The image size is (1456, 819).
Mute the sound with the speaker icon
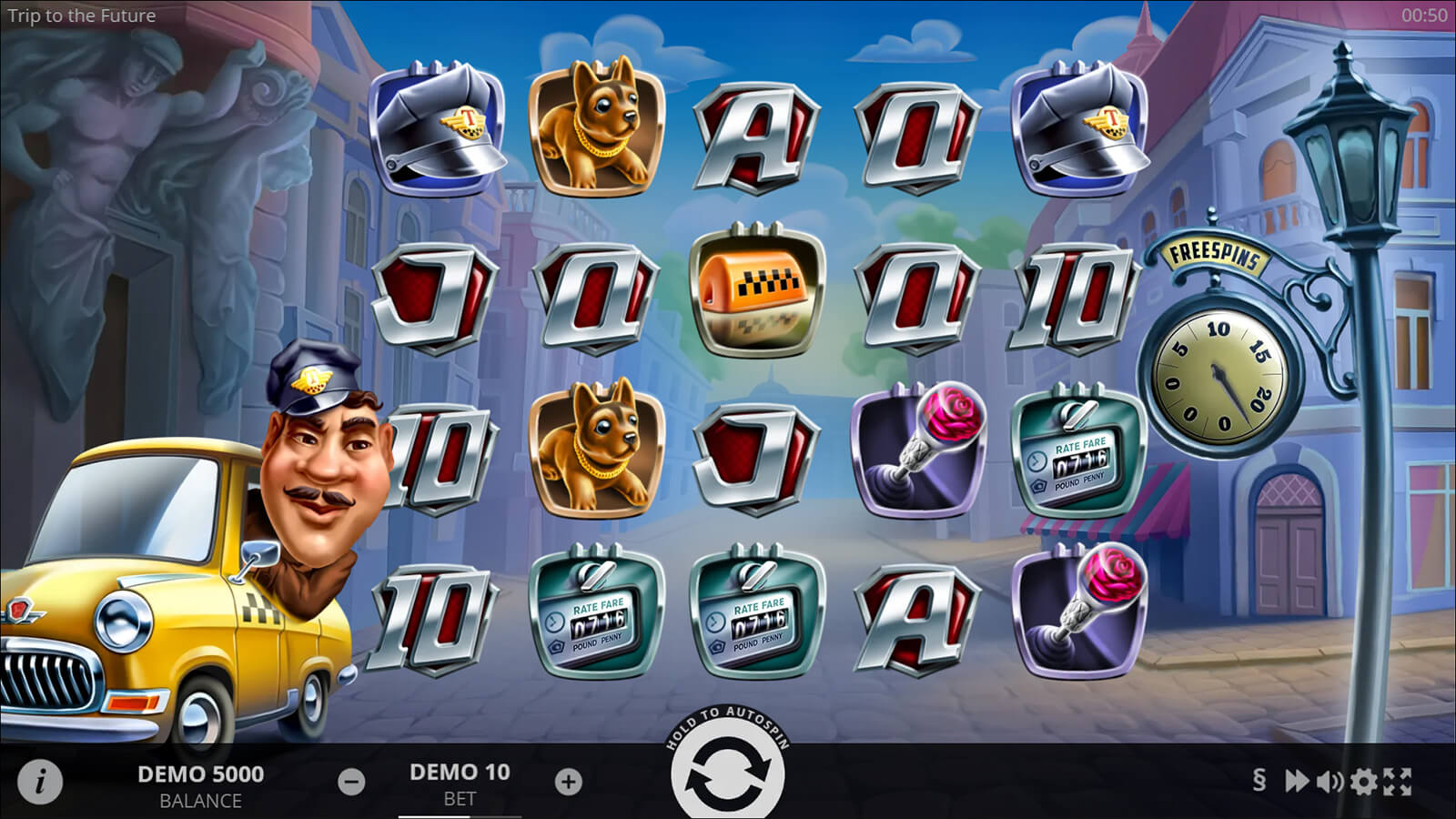click(x=1330, y=781)
